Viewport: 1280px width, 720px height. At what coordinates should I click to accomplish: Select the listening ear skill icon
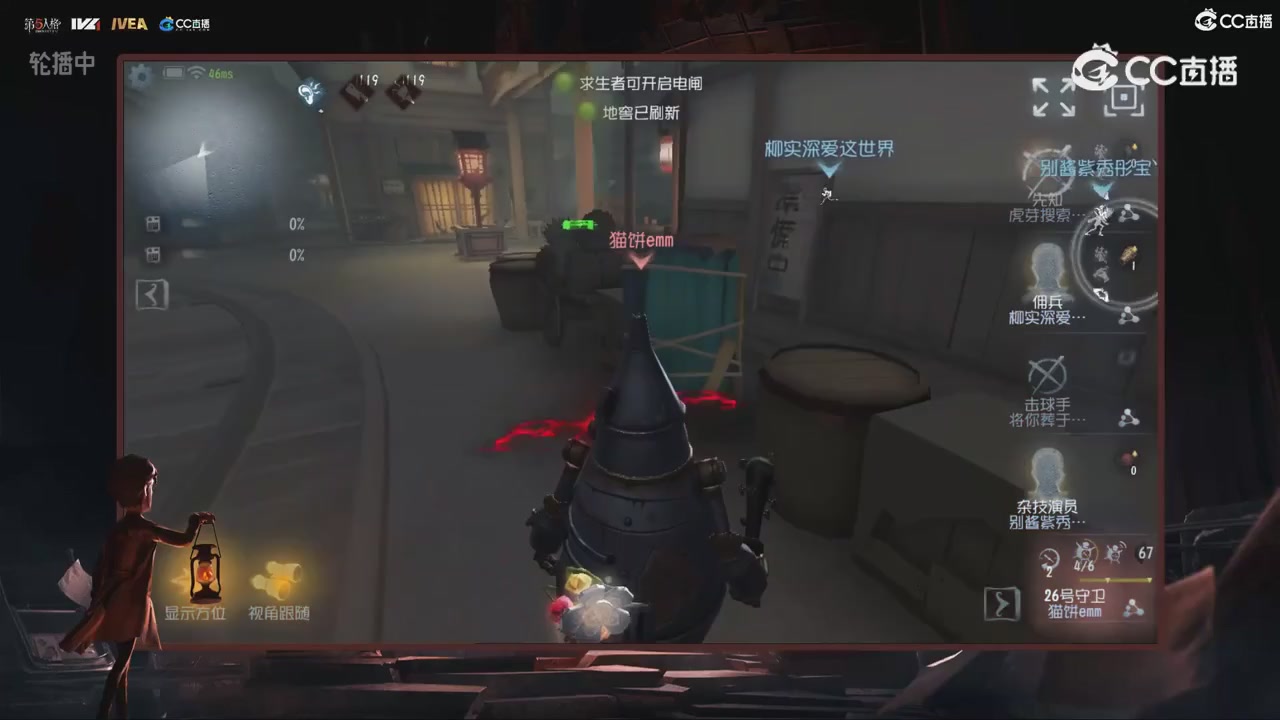point(310,93)
